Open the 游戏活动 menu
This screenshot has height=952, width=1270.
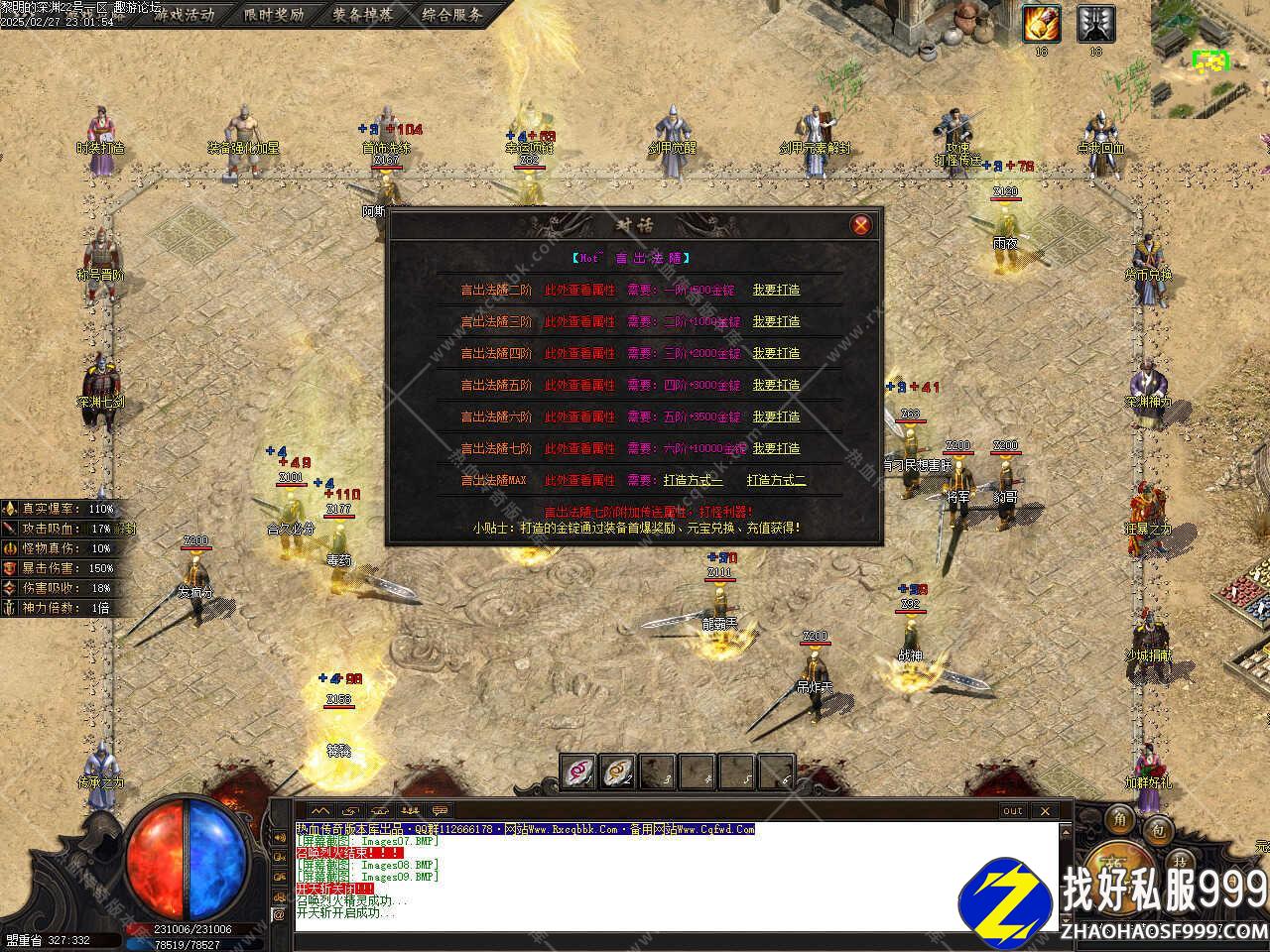coord(184,15)
